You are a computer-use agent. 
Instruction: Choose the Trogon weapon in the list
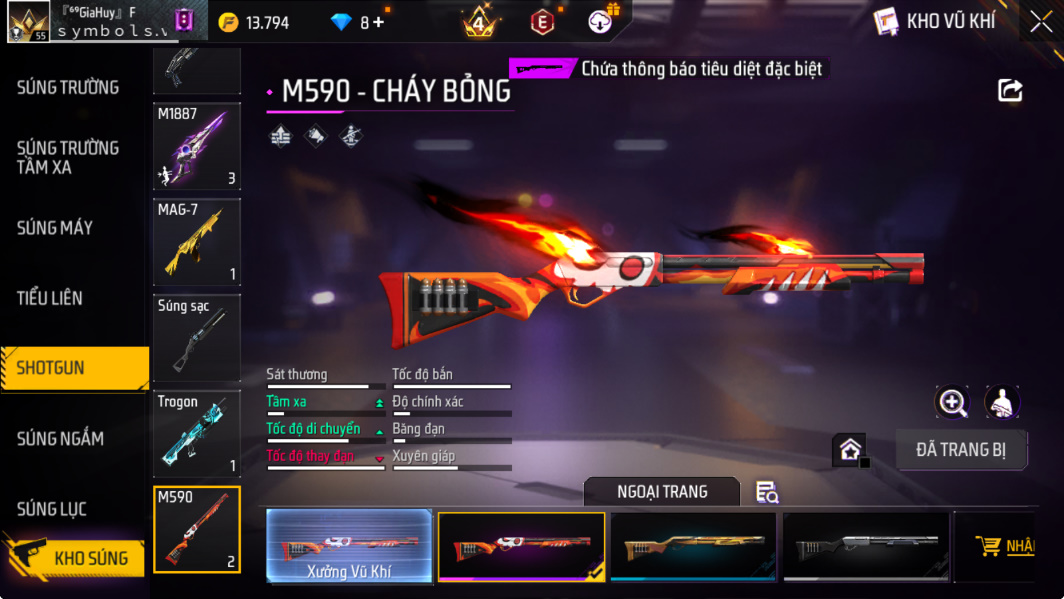point(197,434)
